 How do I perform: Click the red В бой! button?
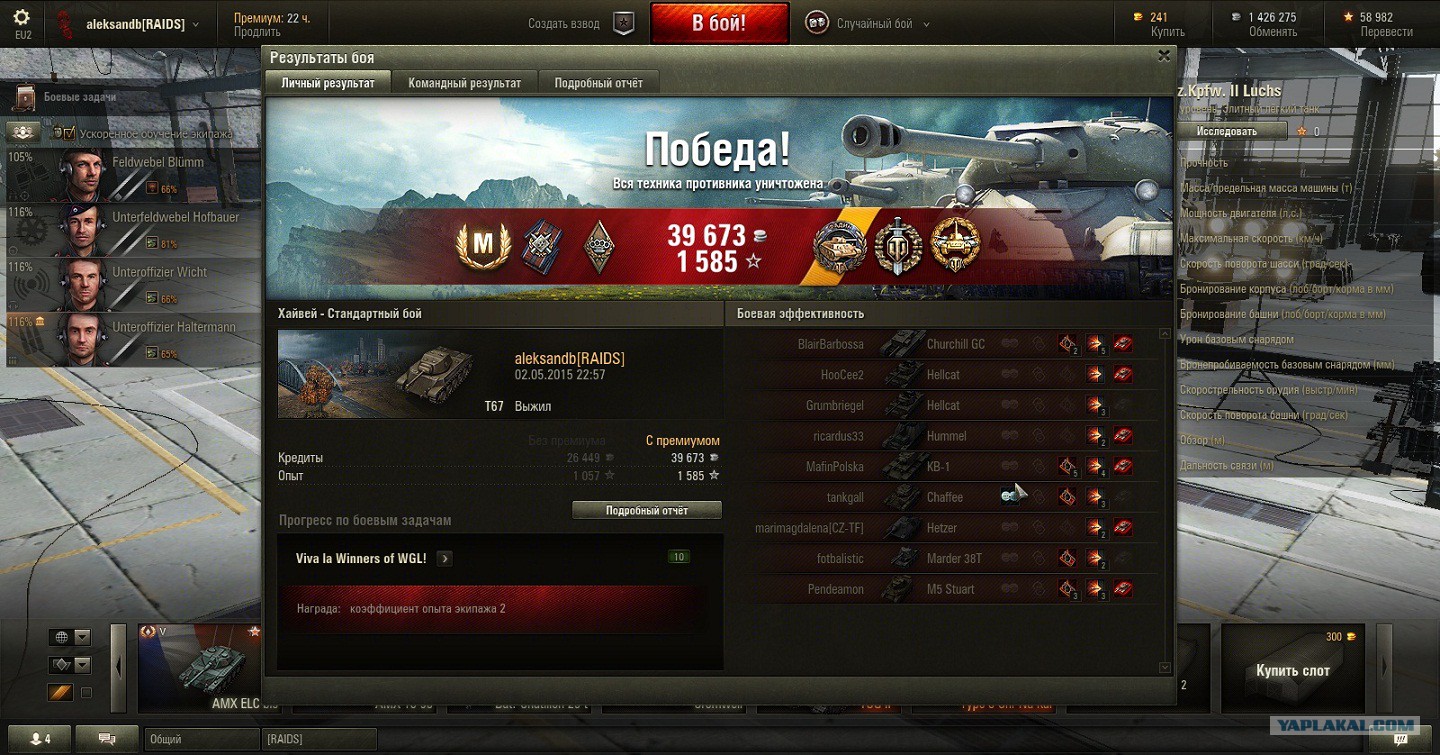coord(719,23)
